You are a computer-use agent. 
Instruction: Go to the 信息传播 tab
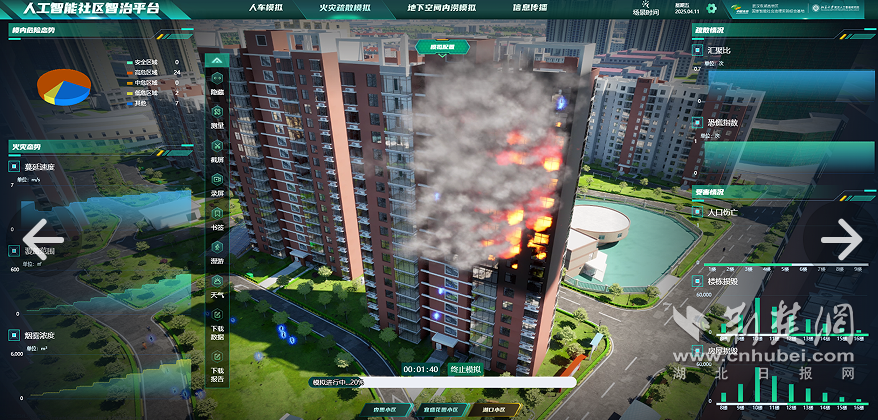pyautogui.click(x=529, y=7)
